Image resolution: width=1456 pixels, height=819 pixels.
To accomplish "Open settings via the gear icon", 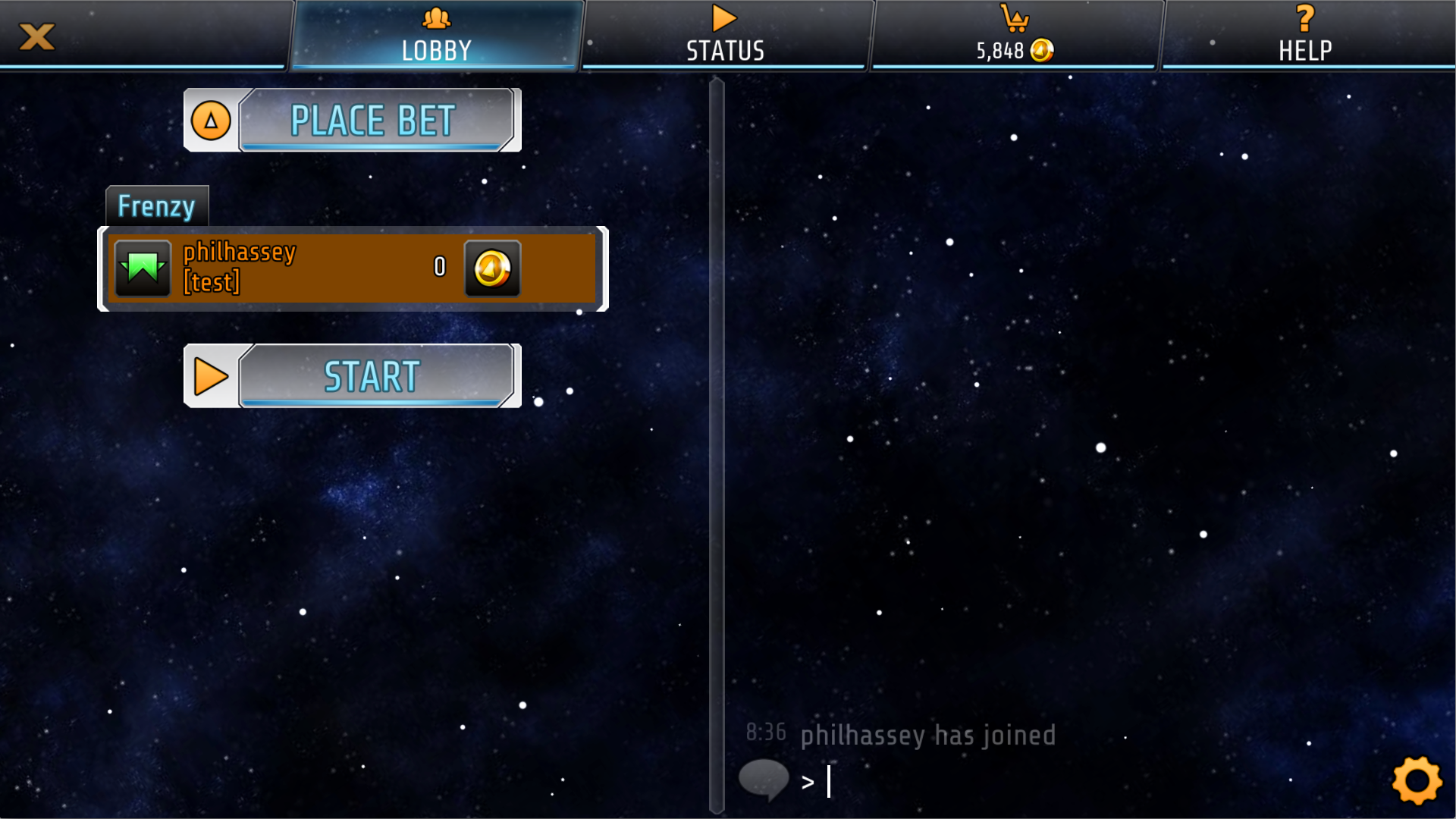I will (x=1417, y=780).
